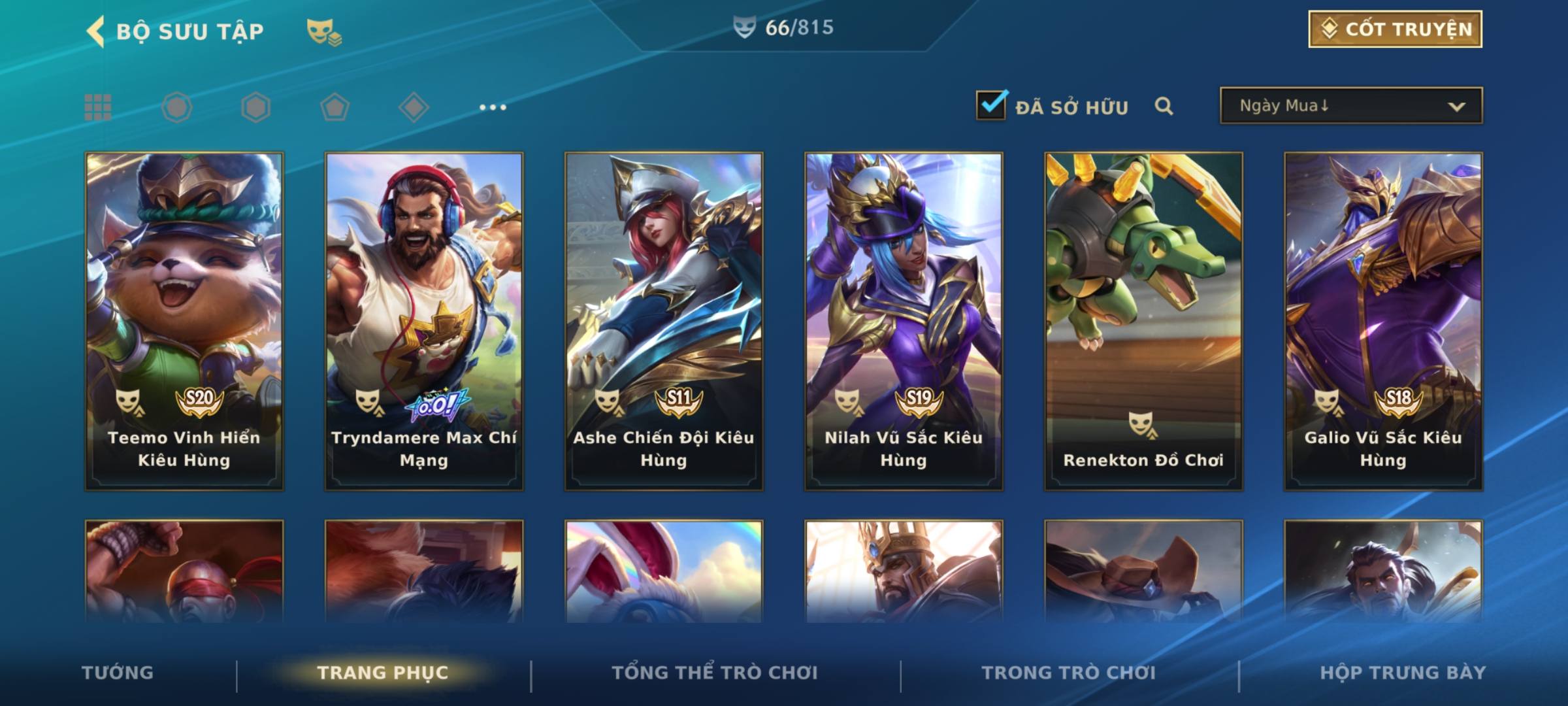This screenshot has height=706, width=1568.
Task: Go back from Bộ Sưu Tập screen
Action: pyautogui.click(x=96, y=31)
